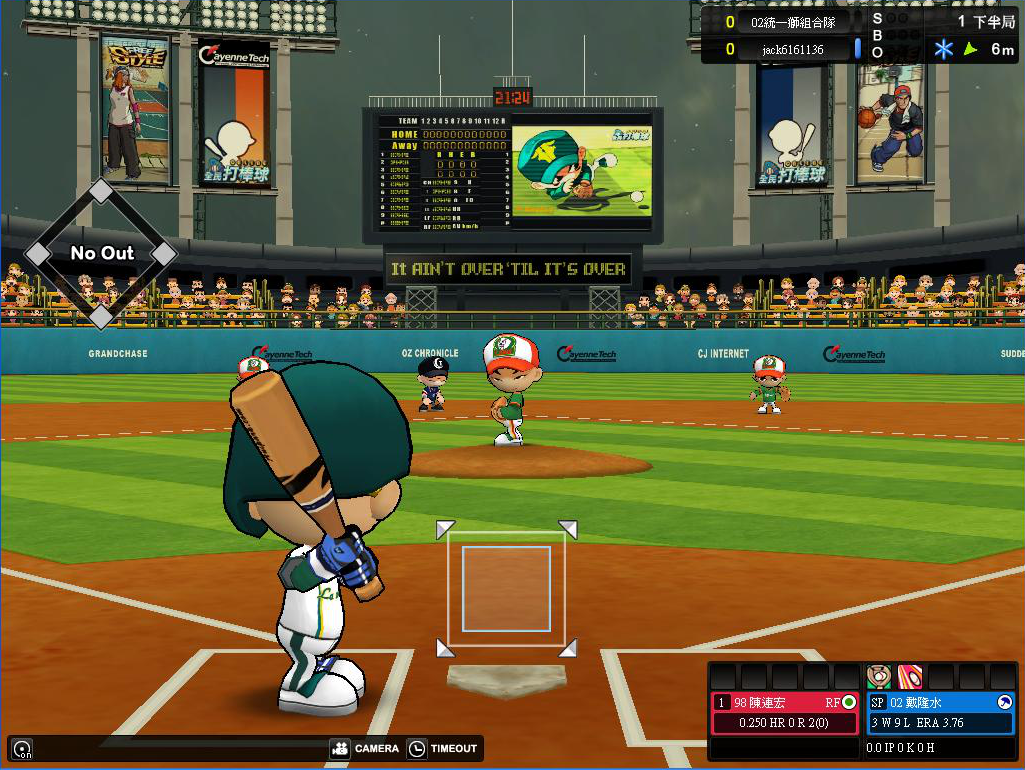Click the pitcher's blue umbrella icon
Screen dimensions: 1025x770
1004,702
